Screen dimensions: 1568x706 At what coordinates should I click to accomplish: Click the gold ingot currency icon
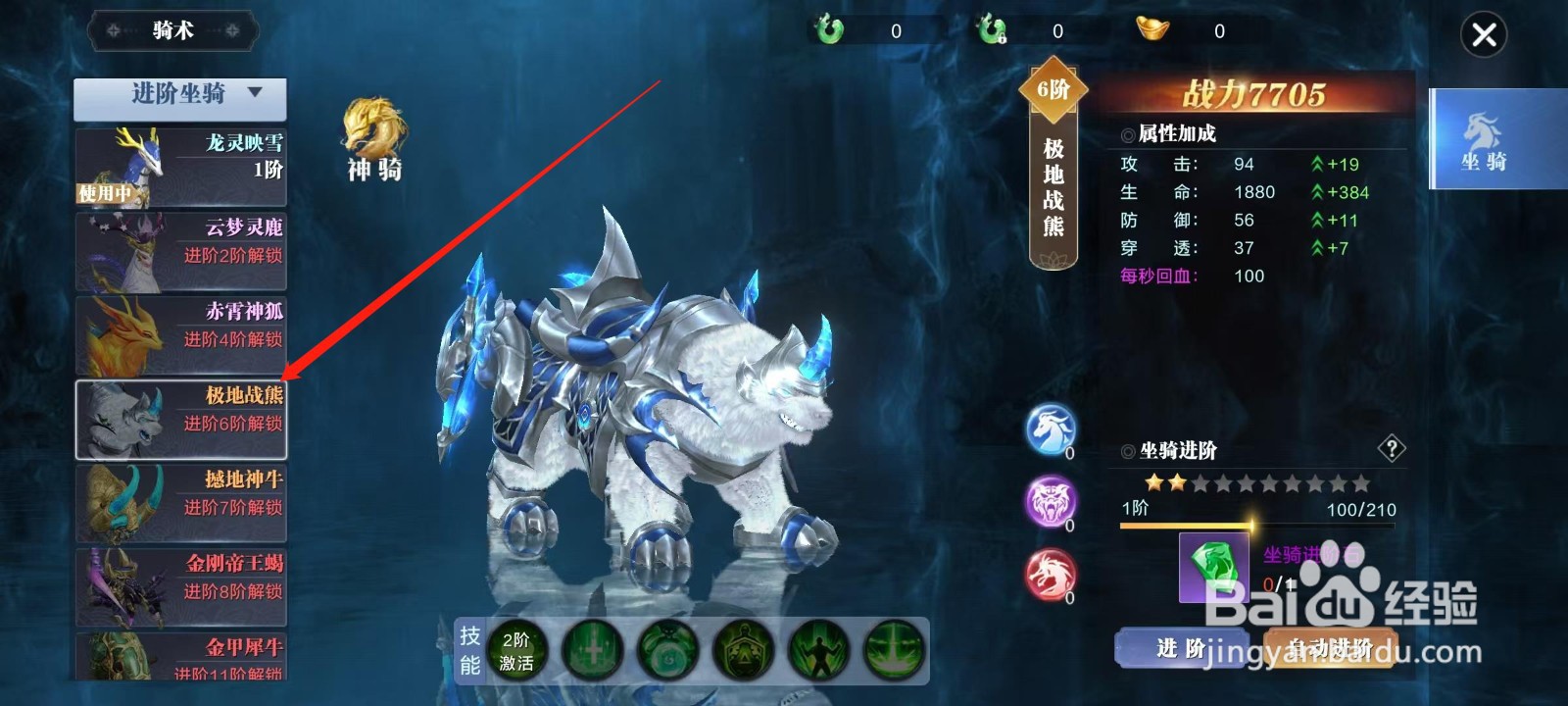coord(1151,29)
